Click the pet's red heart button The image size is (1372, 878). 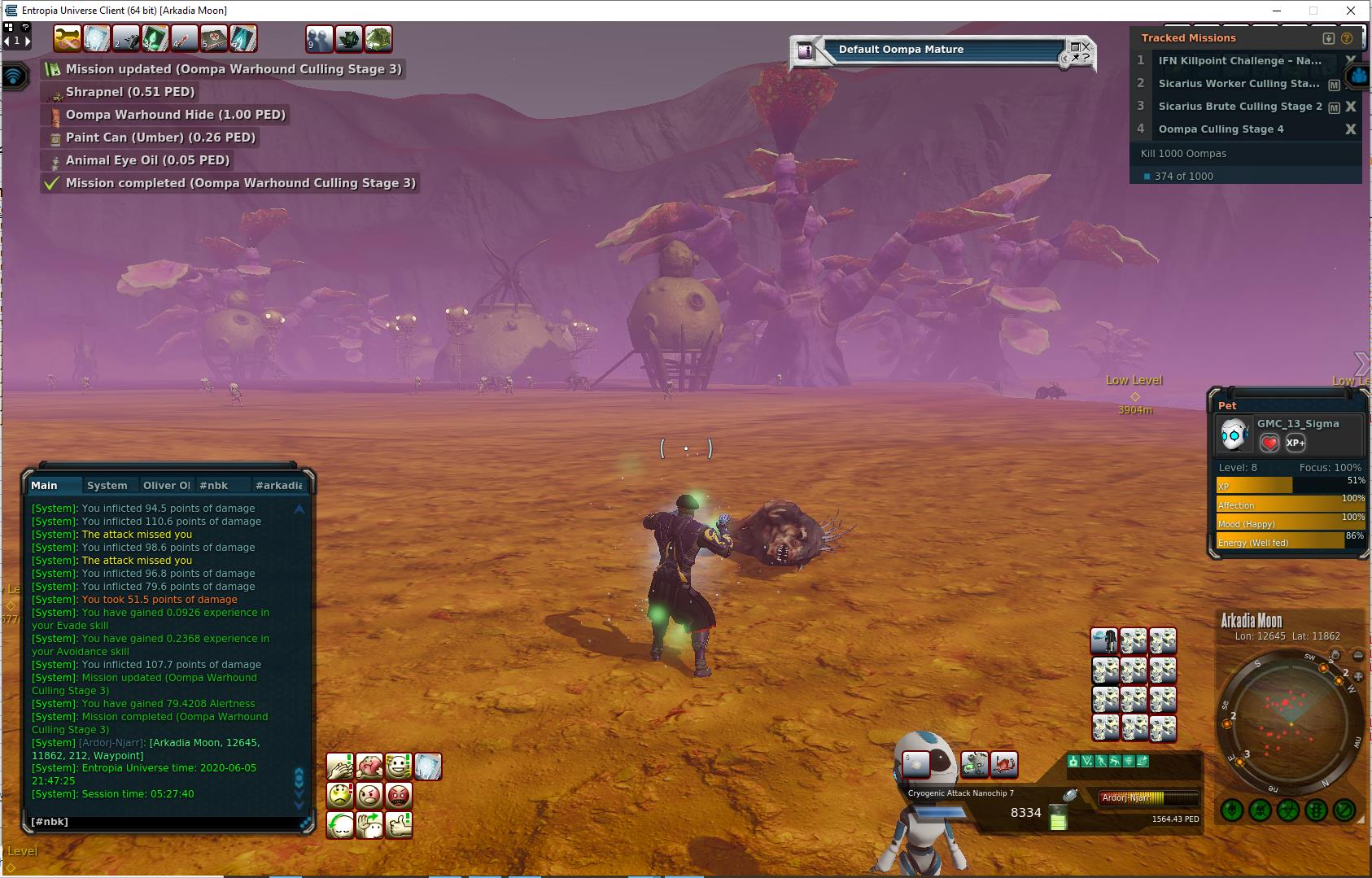pyautogui.click(x=1269, y=443)
